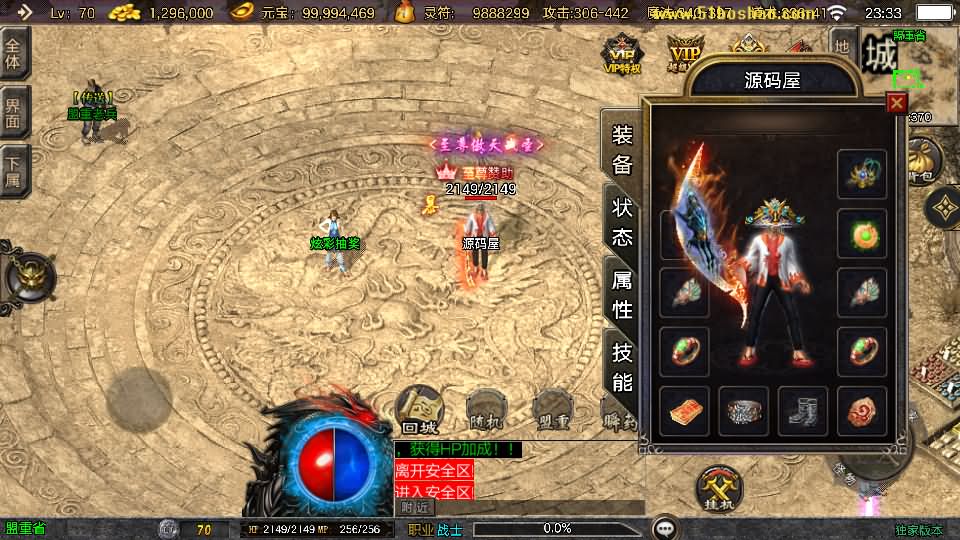Image resolution: width=960 pixels, height=540 pixels.
Task: Inspect the equipped boots slot
Action: pyautogui.click(x=803, y=411)
